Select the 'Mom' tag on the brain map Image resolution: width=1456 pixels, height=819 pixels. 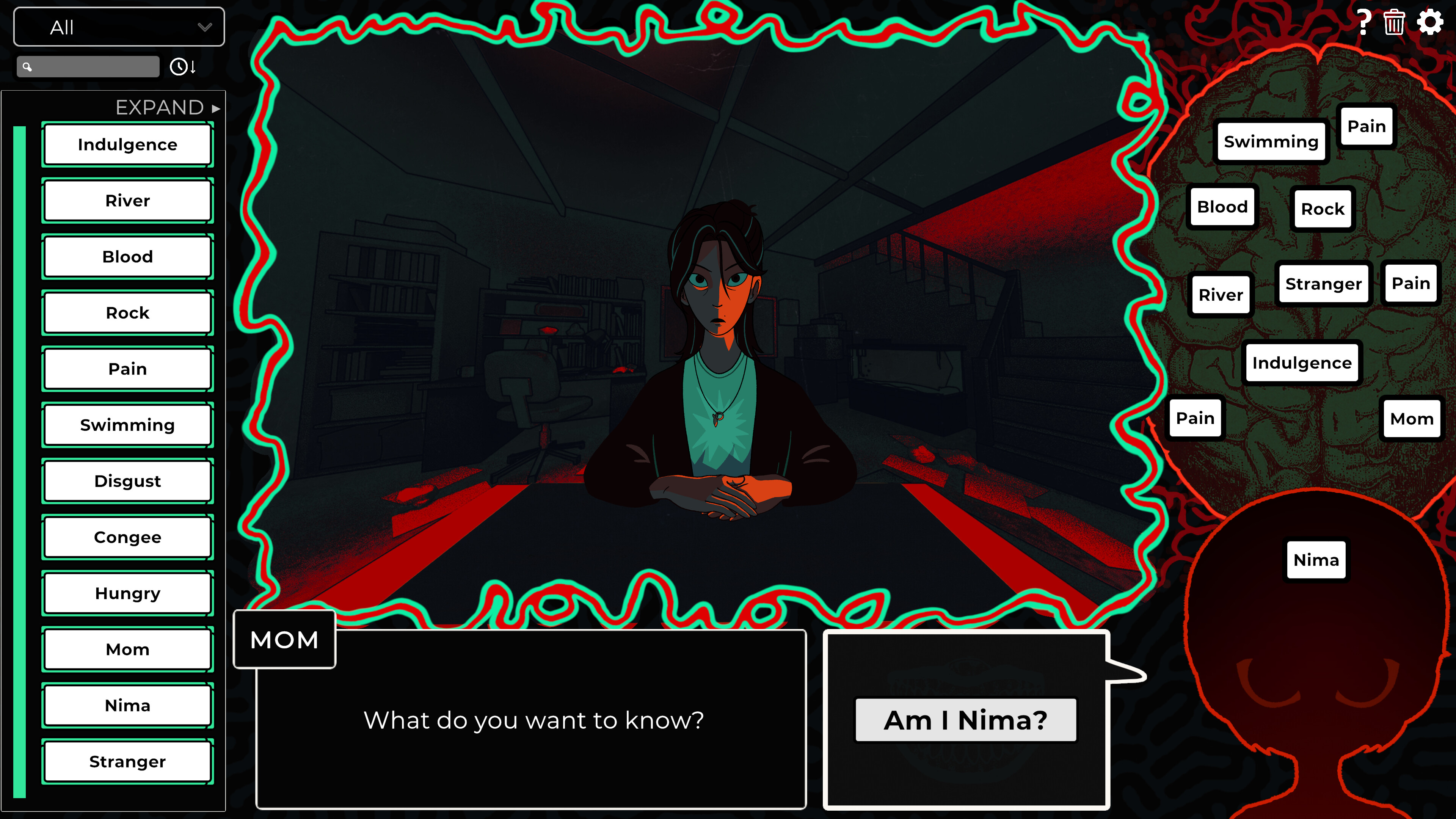1411,418
